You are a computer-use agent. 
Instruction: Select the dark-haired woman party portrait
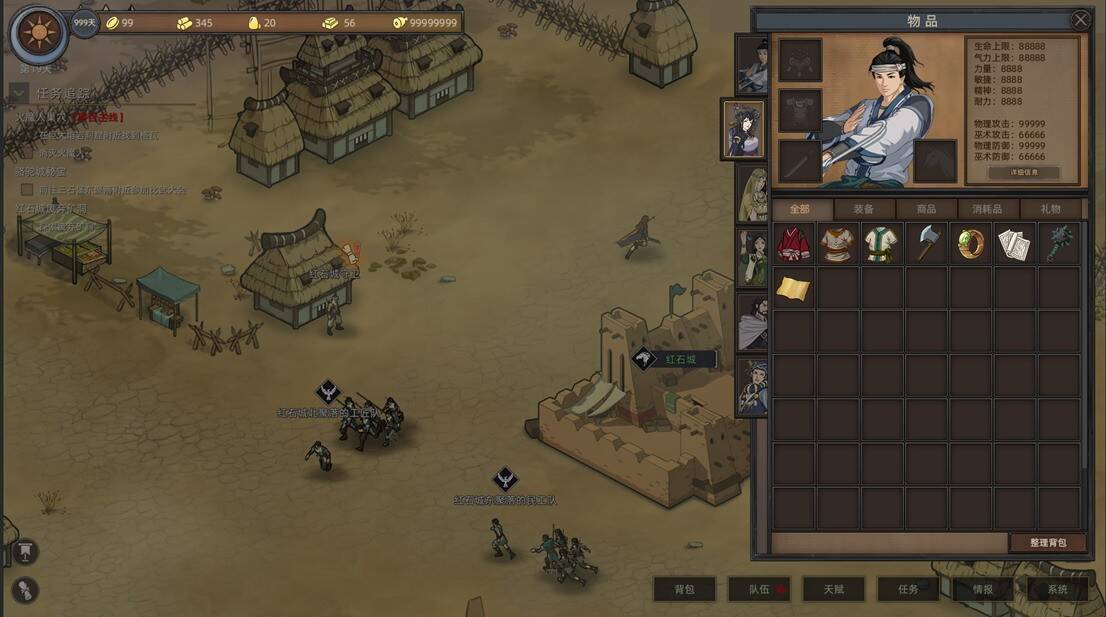(743, 129)
